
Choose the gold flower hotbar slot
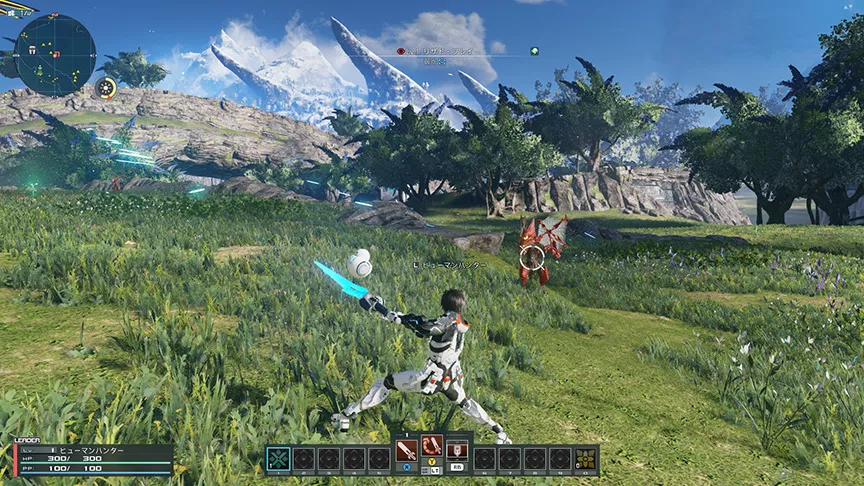[x=585, y=459]
